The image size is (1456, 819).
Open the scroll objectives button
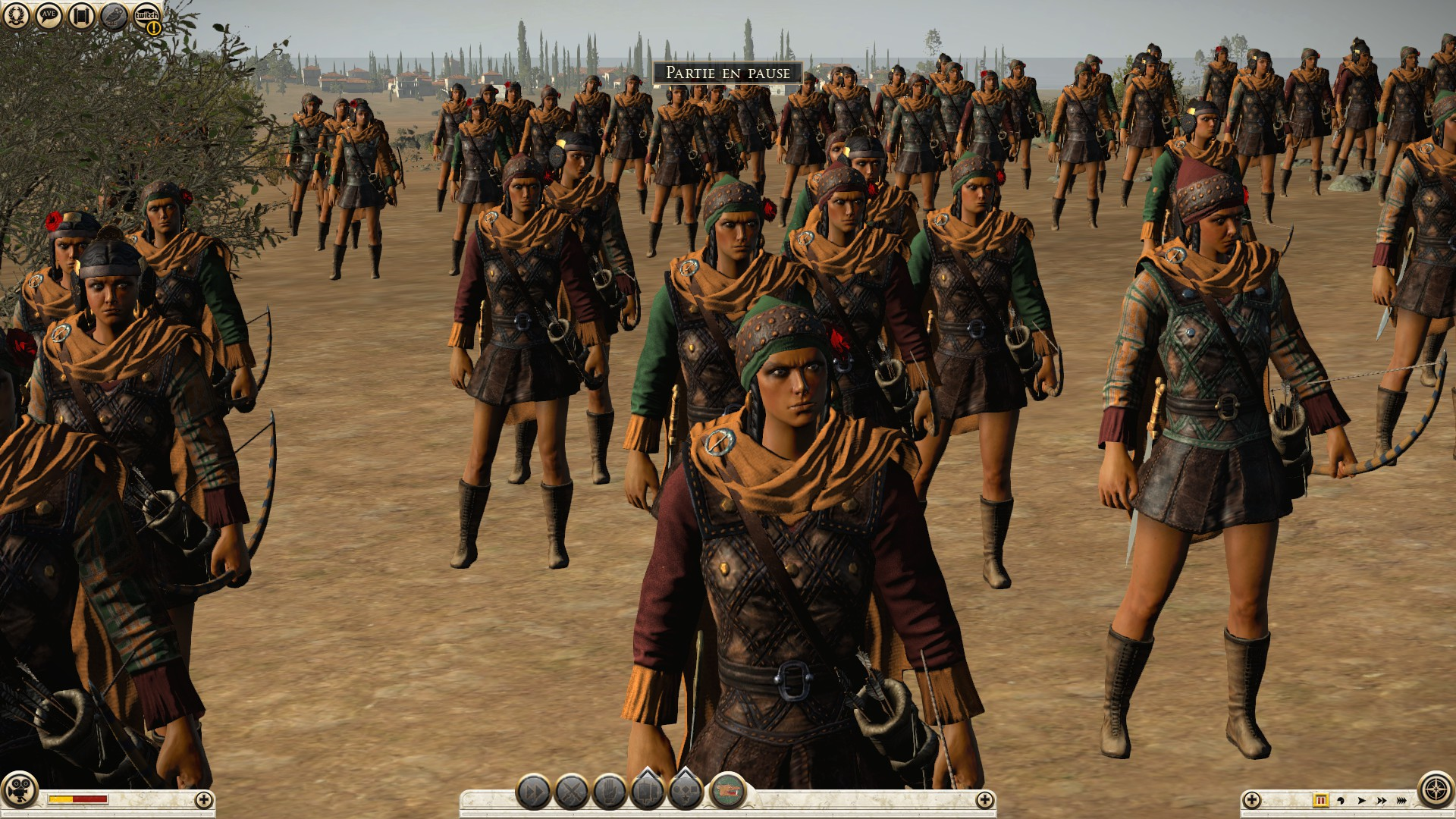click(82, 16)
